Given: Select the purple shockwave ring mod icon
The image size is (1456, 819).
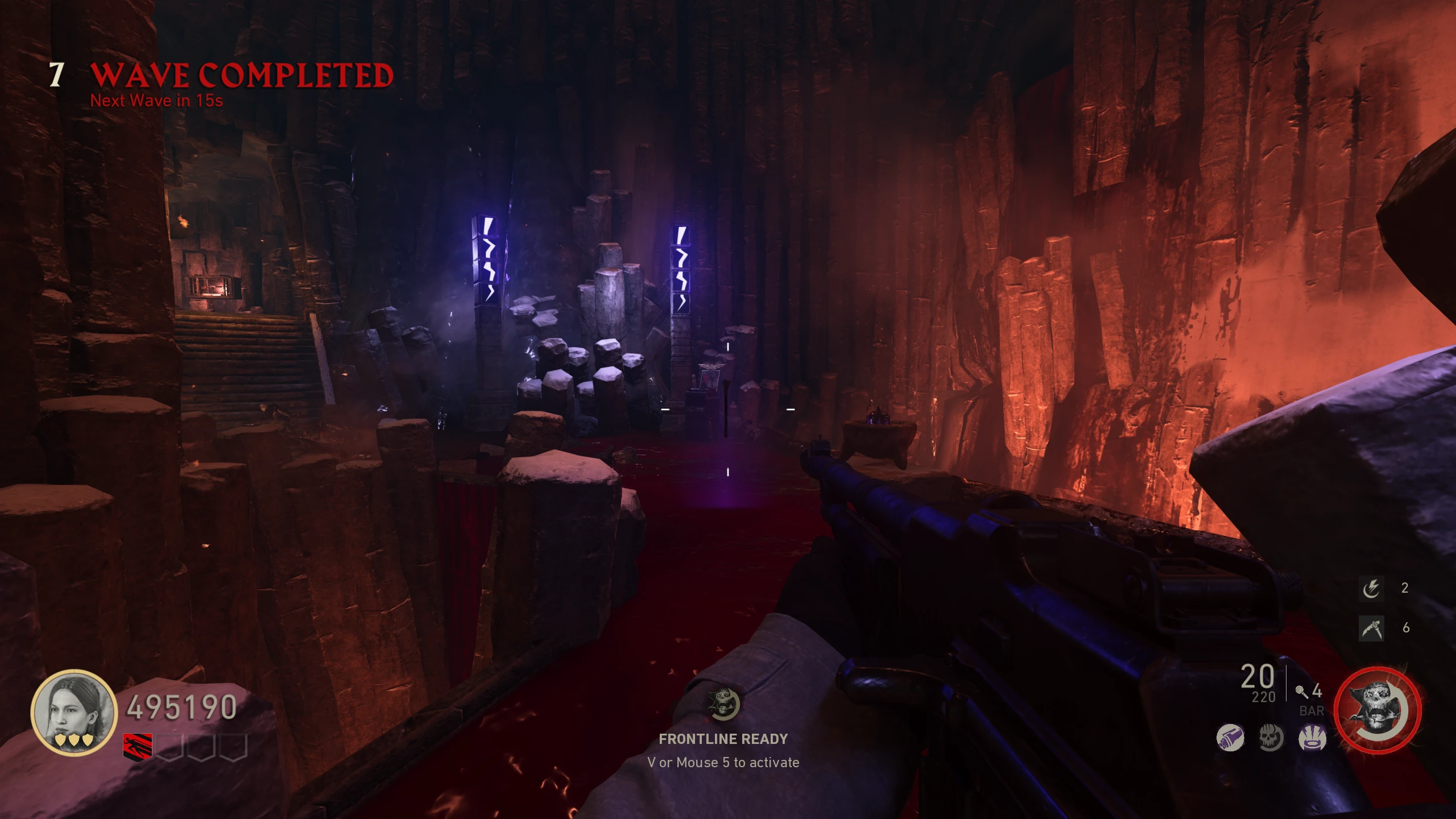Looking at the screenshot, I should pos(1312,738).
